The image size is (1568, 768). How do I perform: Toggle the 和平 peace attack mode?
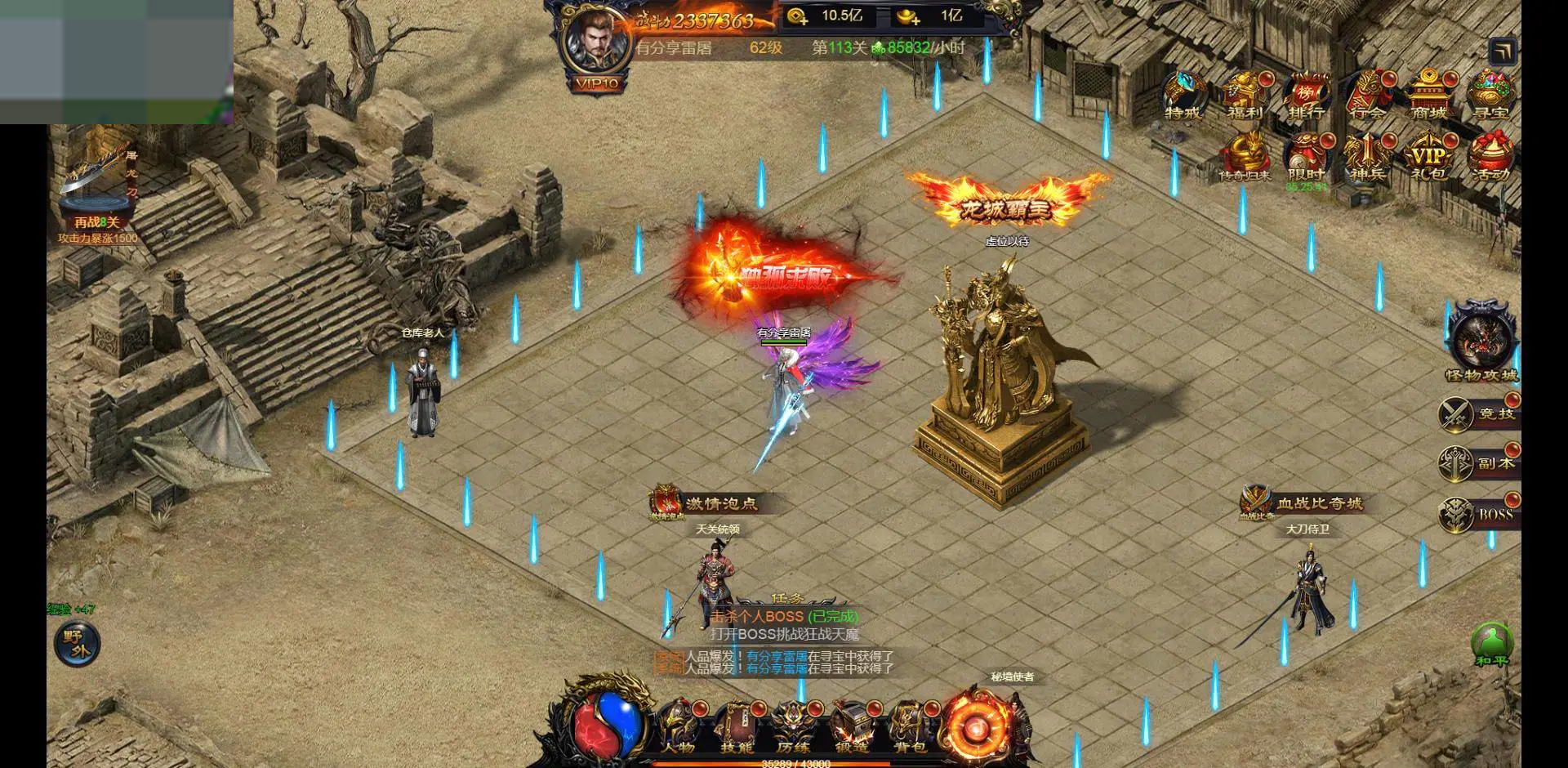tap(1492, 645)
